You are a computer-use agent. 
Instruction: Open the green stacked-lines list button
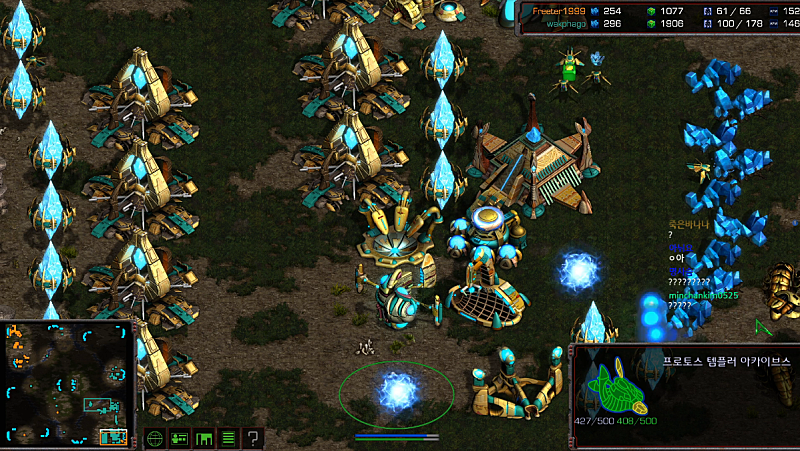[x=228, y=438]
